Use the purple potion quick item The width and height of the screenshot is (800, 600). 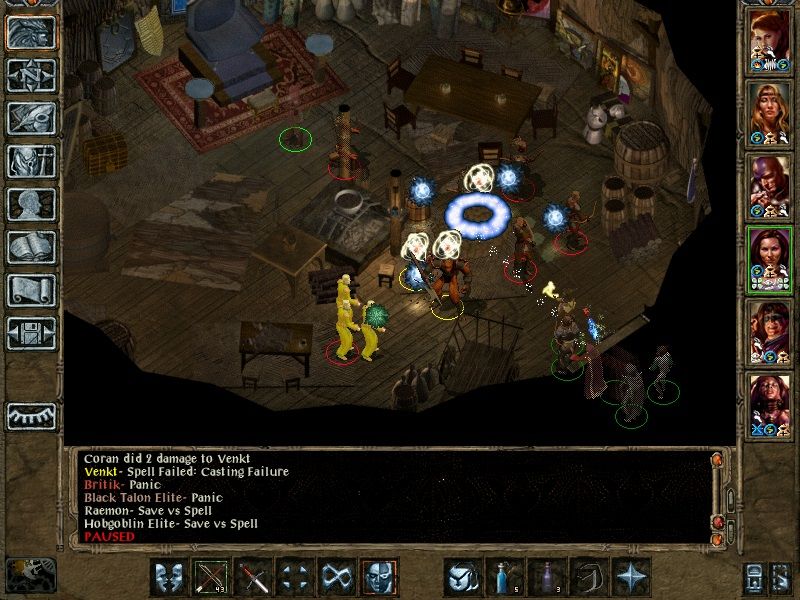(x=547, y=577)
